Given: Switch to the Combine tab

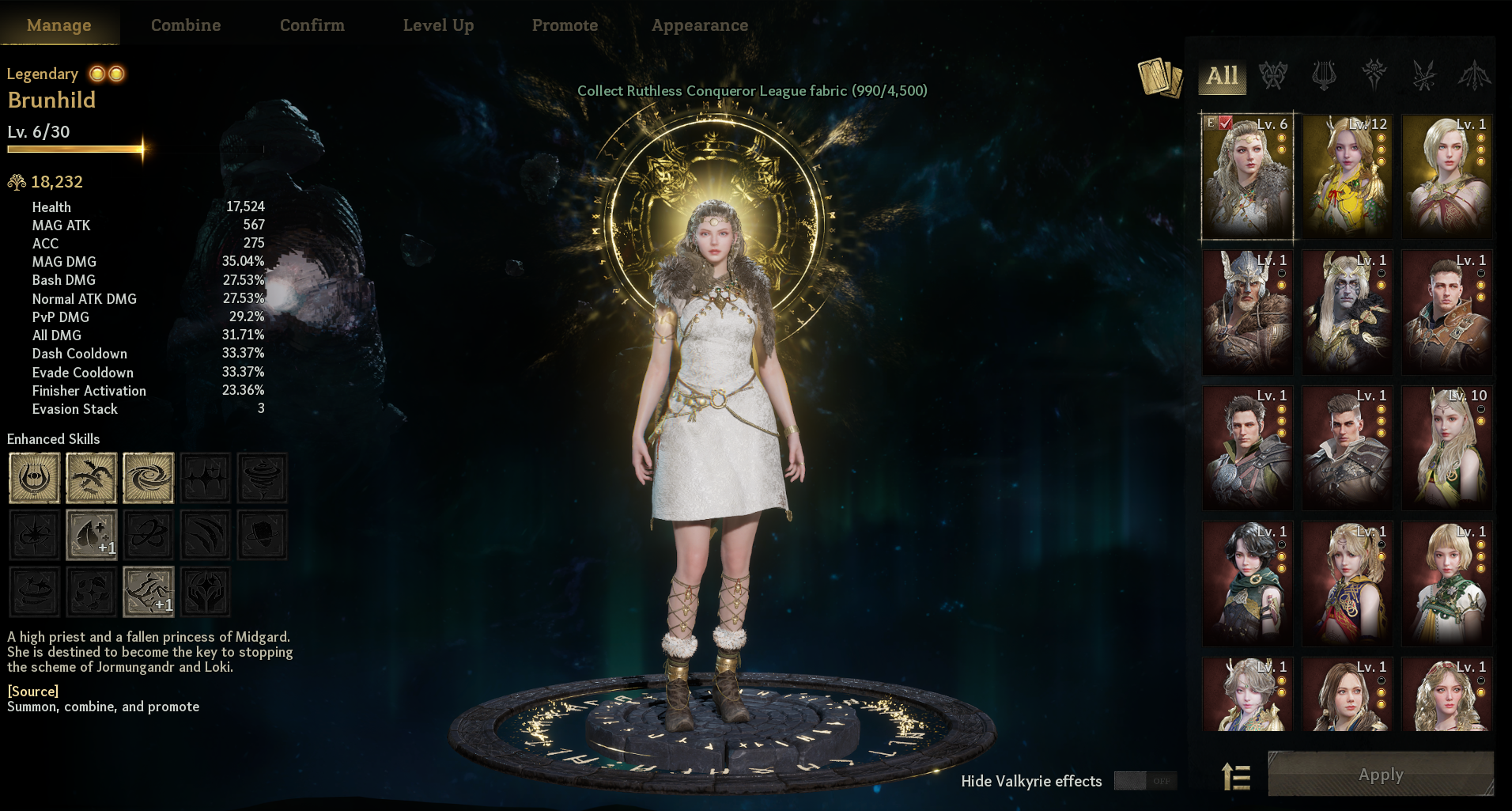Looking at the screenshot, I should (x=186, y=25).
